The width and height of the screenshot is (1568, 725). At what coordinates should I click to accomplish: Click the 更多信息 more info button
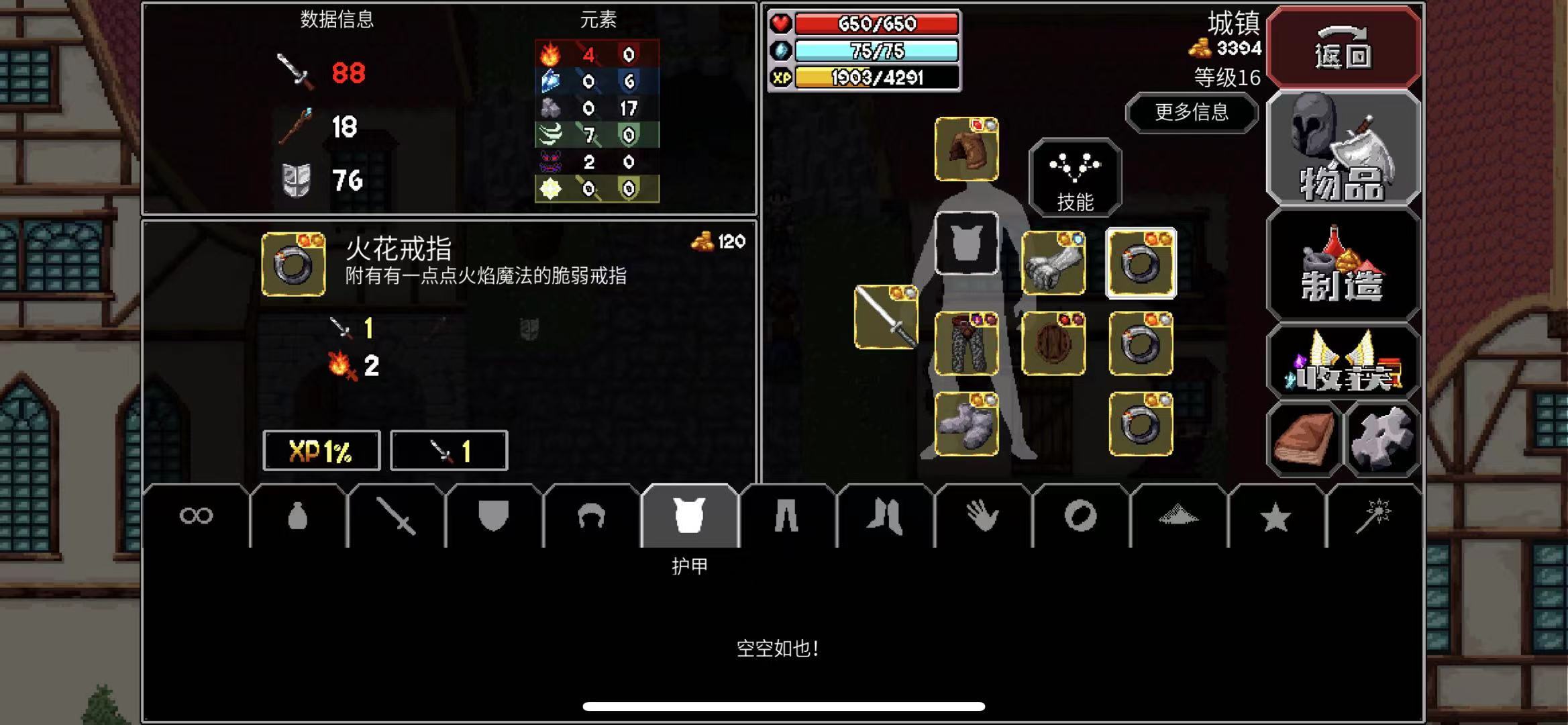(1192, 113)
